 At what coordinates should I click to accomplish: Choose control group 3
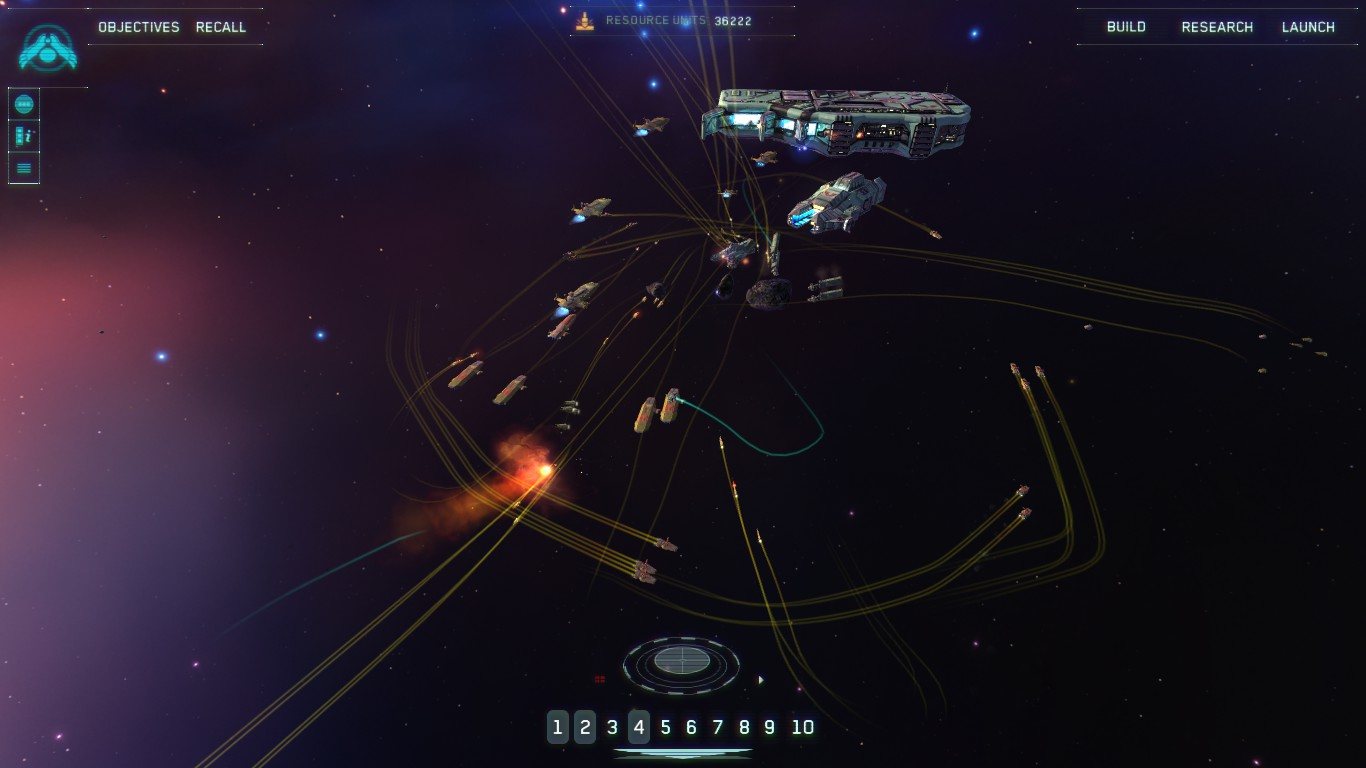tap(612, 727)
